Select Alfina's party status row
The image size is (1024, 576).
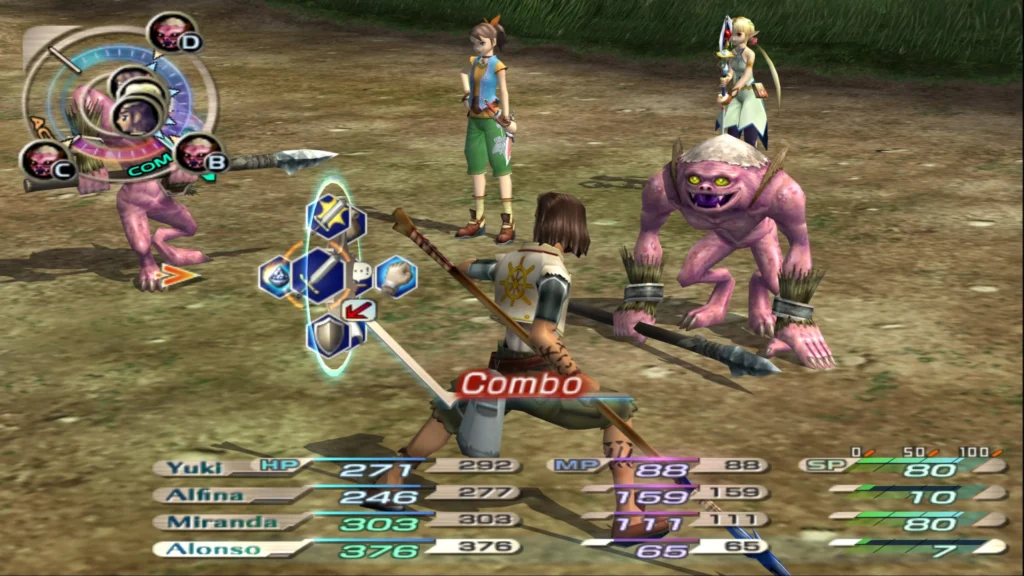(204, 493)
